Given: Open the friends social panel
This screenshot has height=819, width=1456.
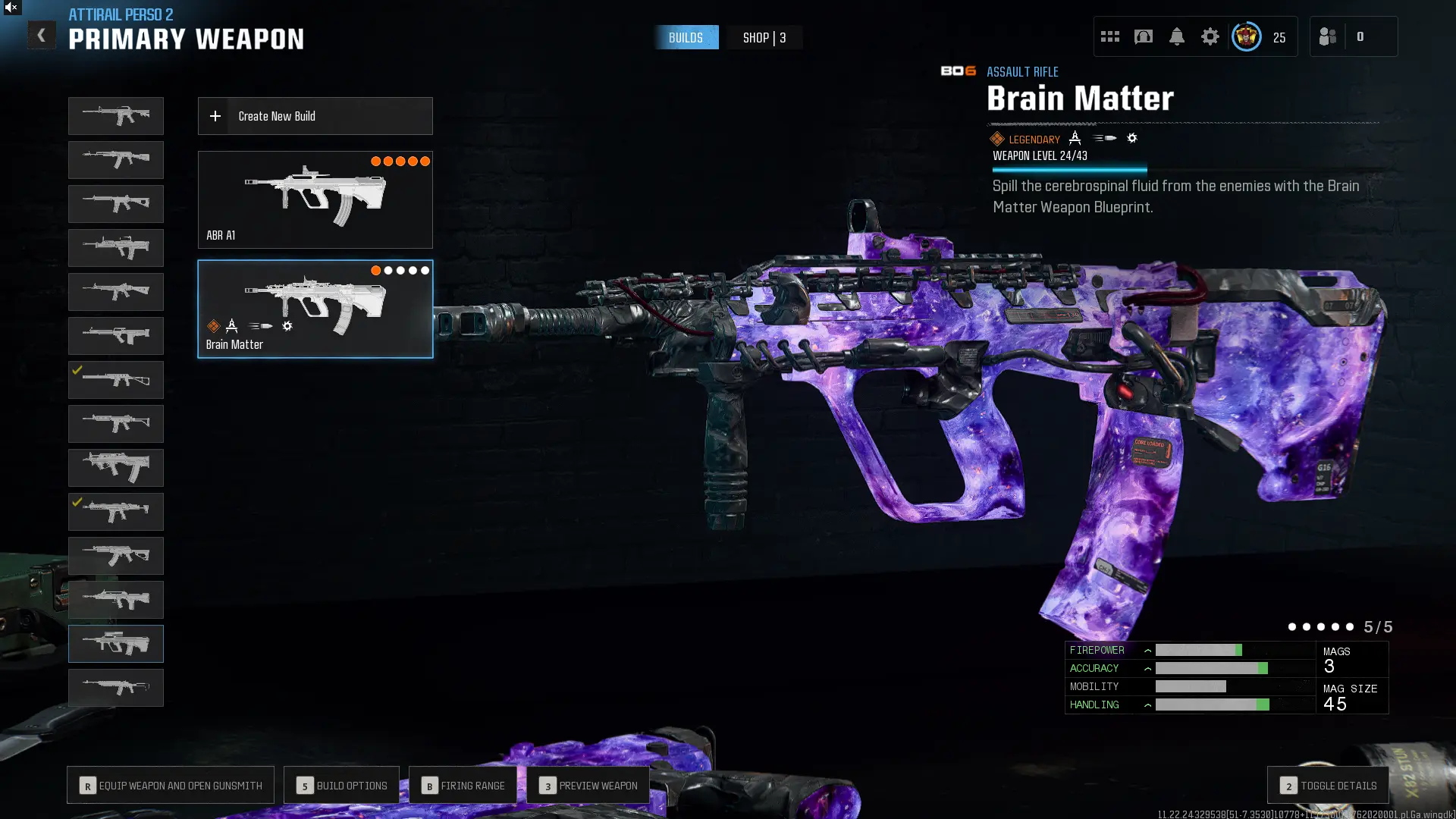Looking at the screenshot, I should click(x=1328, y=36).
